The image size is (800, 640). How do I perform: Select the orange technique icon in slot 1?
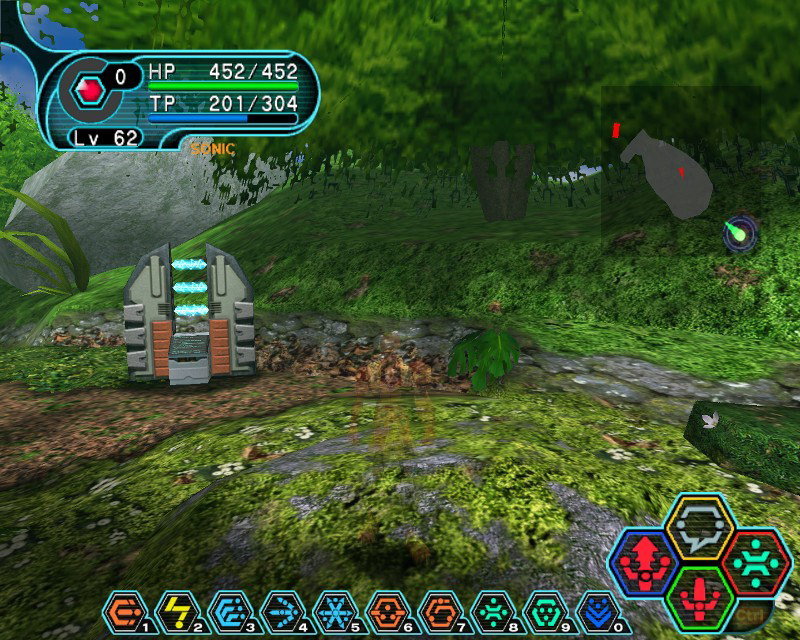[x=123, y=609]
